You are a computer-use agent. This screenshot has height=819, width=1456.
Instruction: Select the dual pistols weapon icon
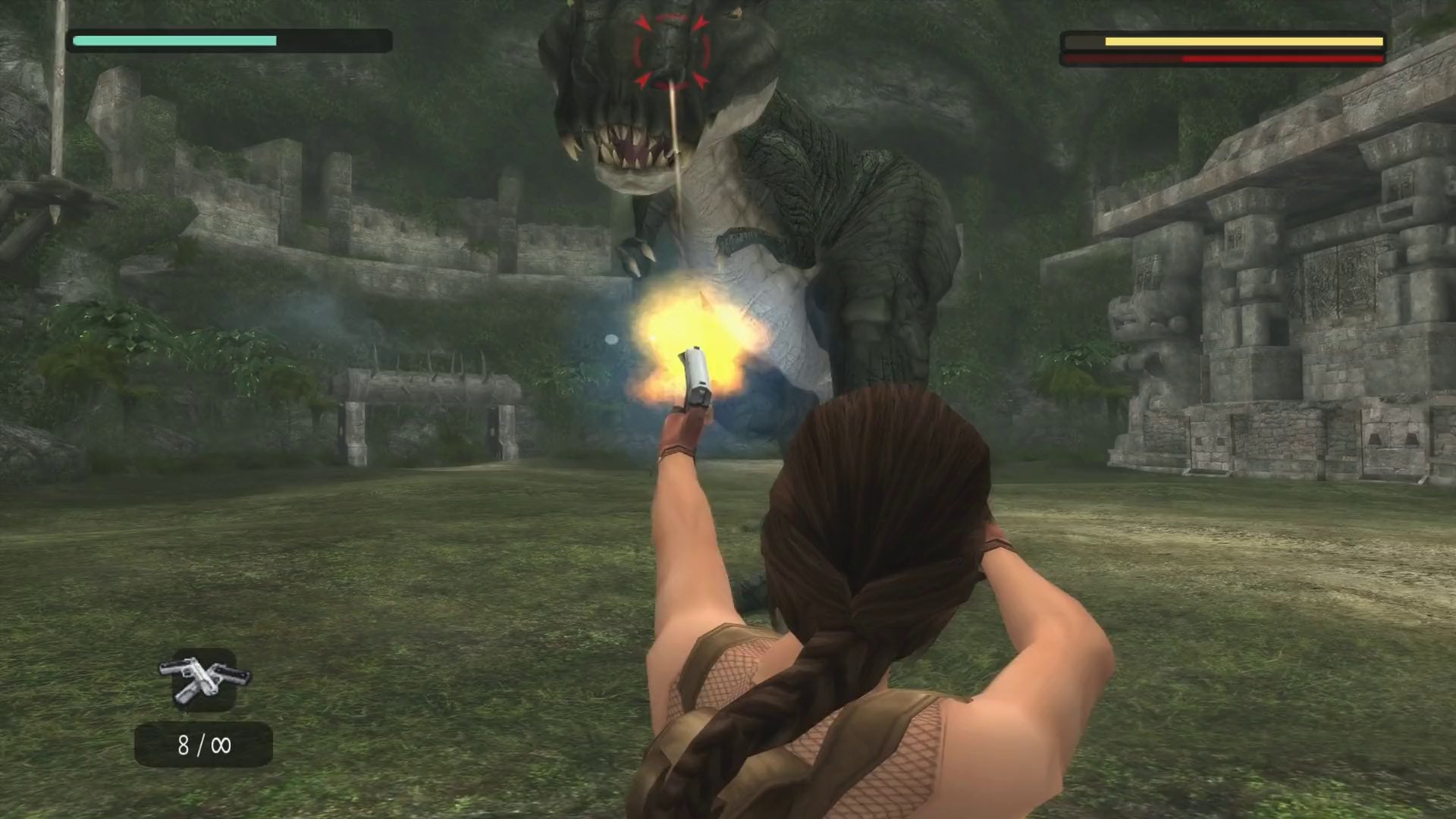pyautogui.click(x=204, y=679)
